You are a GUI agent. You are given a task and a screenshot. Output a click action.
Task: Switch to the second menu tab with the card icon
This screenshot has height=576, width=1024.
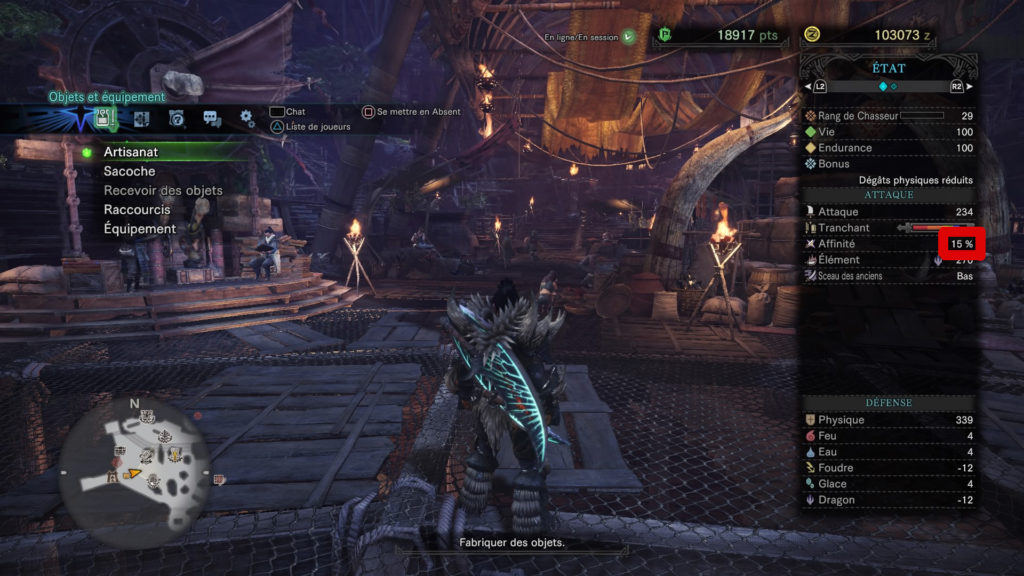(x=141, y=119)
